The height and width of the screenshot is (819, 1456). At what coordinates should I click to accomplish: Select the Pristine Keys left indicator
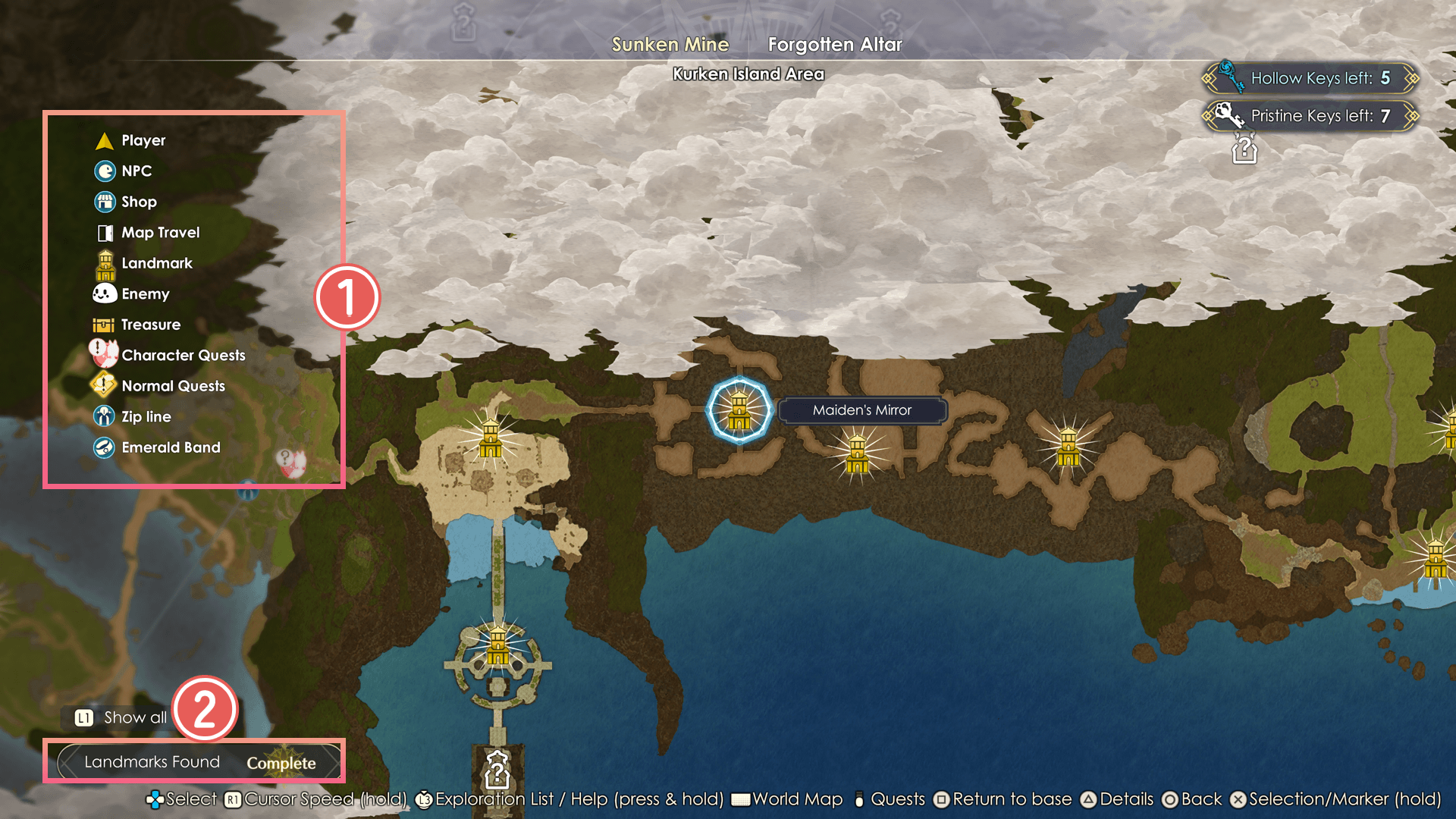[1310, 116]
